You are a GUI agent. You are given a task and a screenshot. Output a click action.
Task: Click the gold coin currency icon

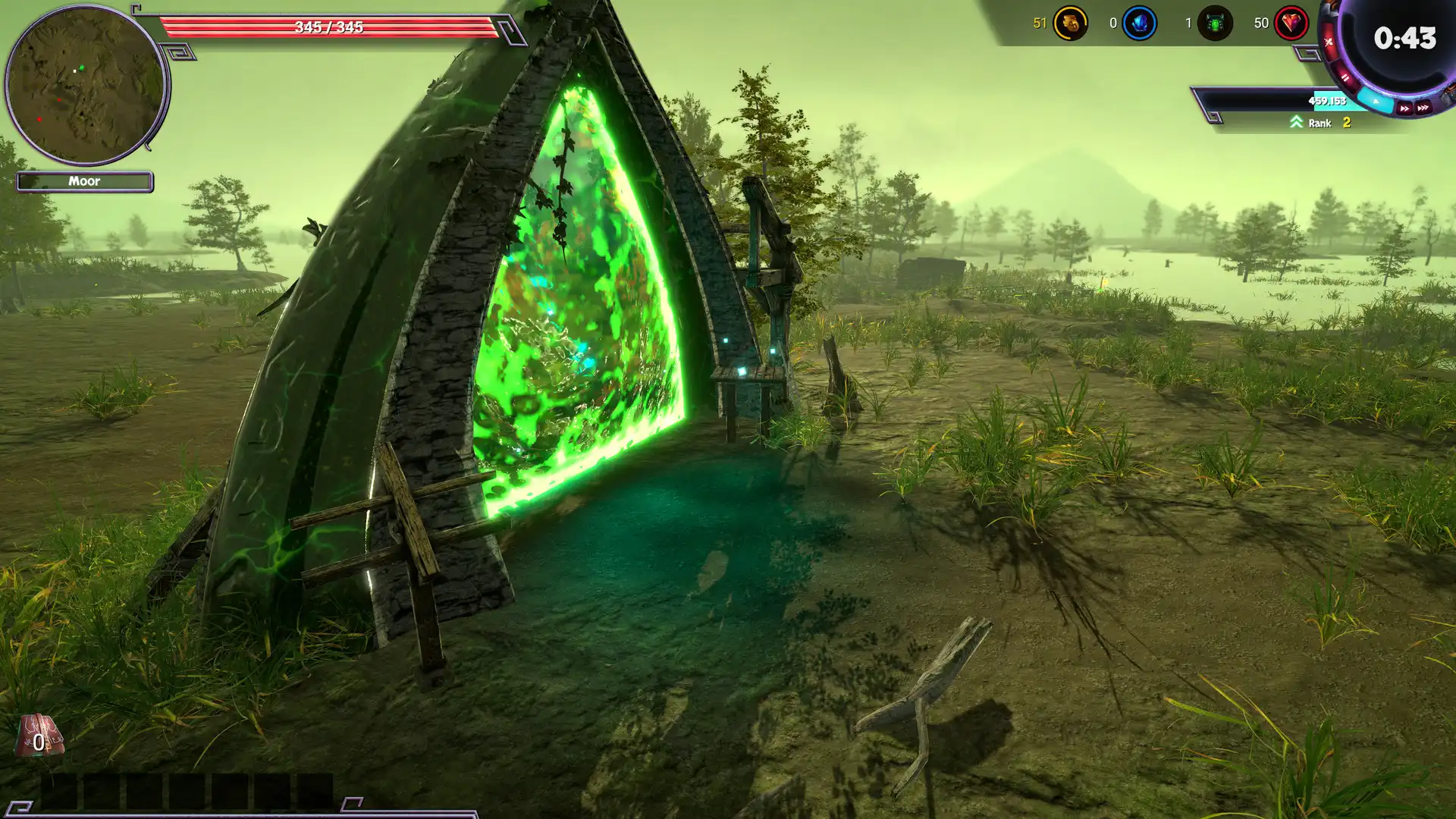click(x=1069, y=23)
